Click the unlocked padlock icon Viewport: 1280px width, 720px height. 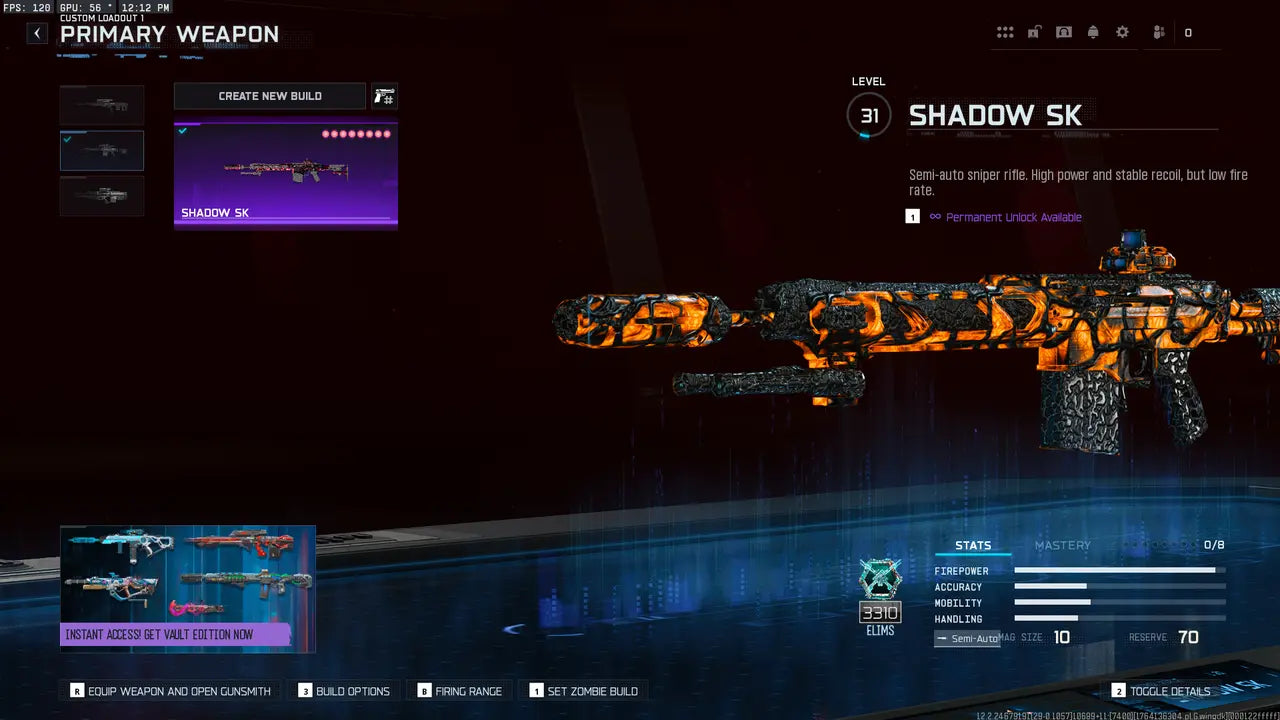[x=1034, y=32]
